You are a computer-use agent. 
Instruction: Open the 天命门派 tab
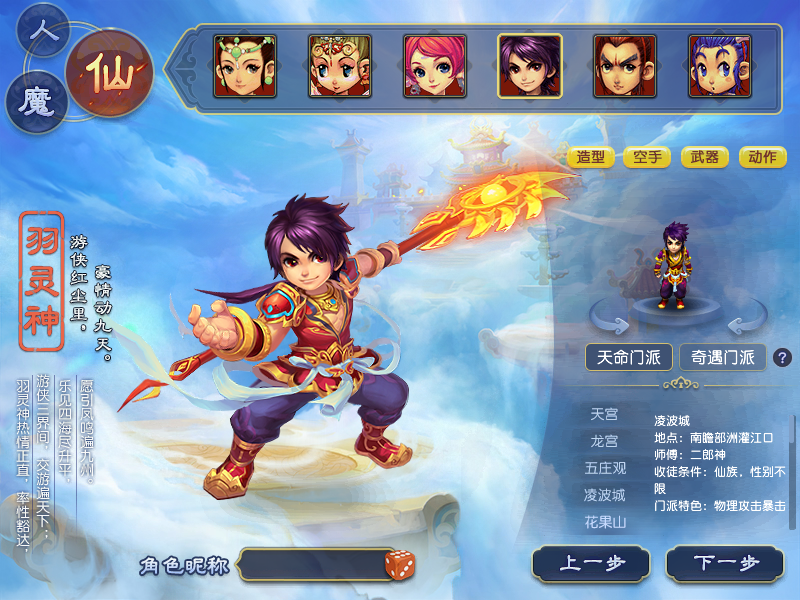point(629,357)
